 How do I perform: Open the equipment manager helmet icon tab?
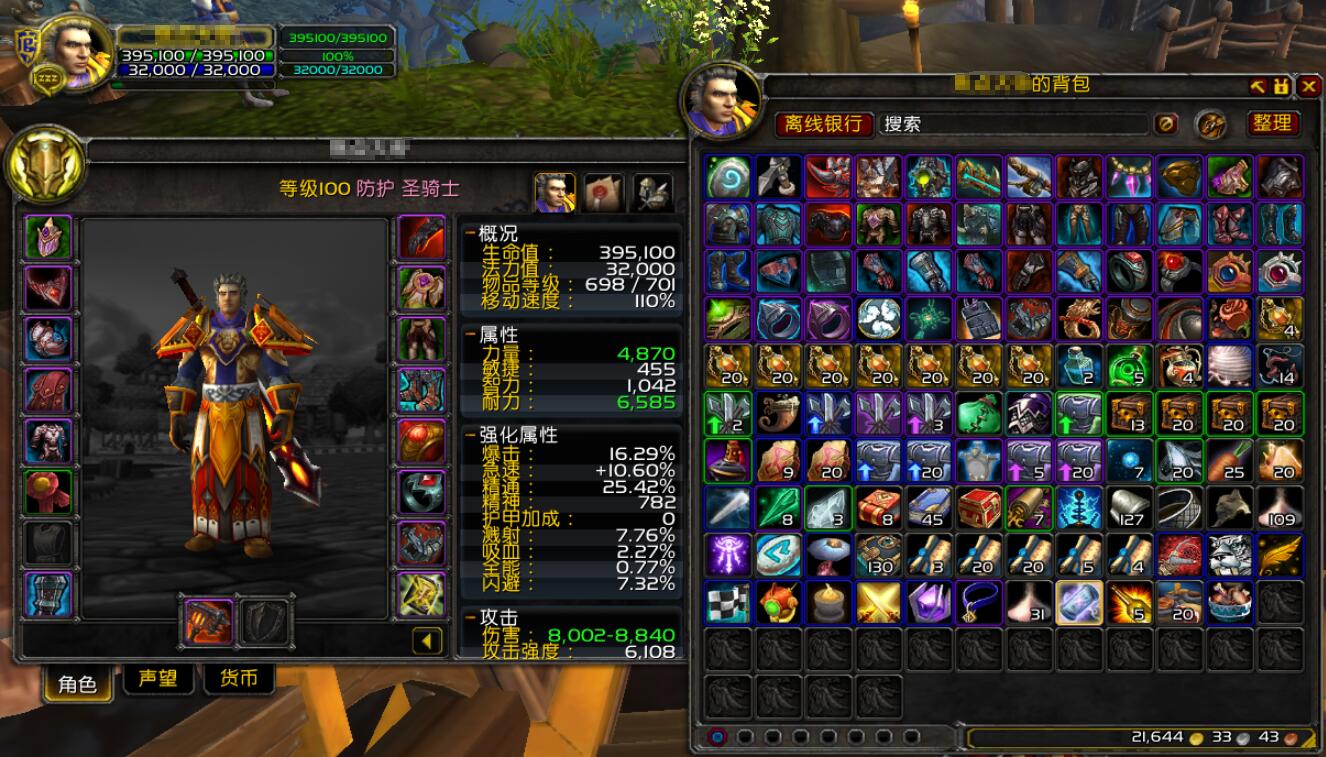click(652, 193)
